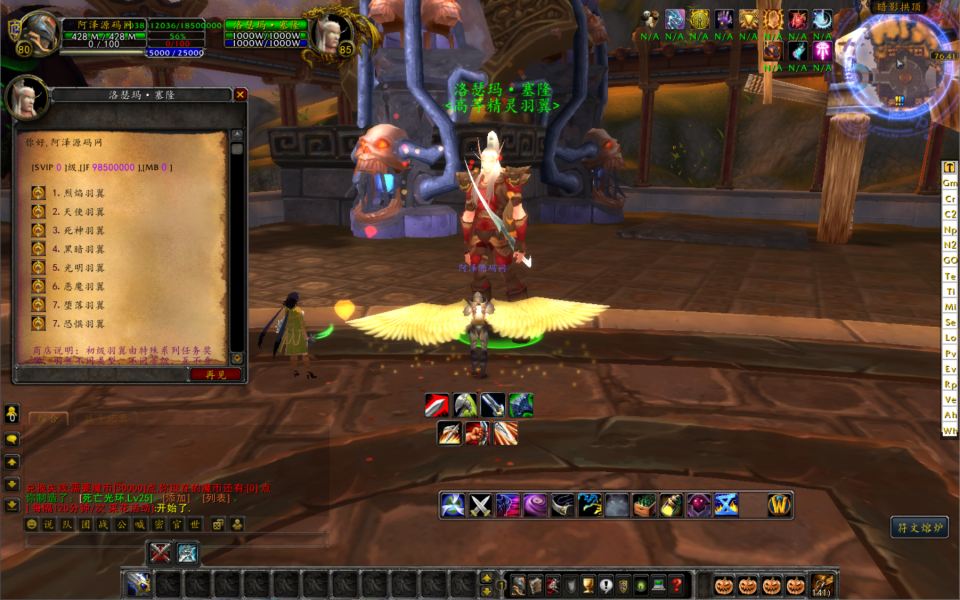The height and width of the screenshot is (600, 960).
Task: Click the chat emote smiley button
Action: pos(31,524)
